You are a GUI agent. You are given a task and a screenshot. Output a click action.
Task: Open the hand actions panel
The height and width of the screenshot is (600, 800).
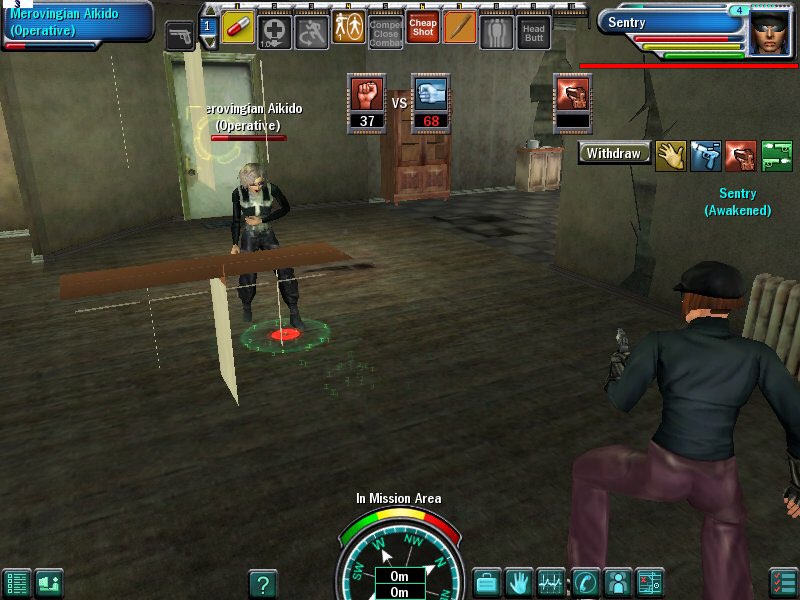[518, 581]
